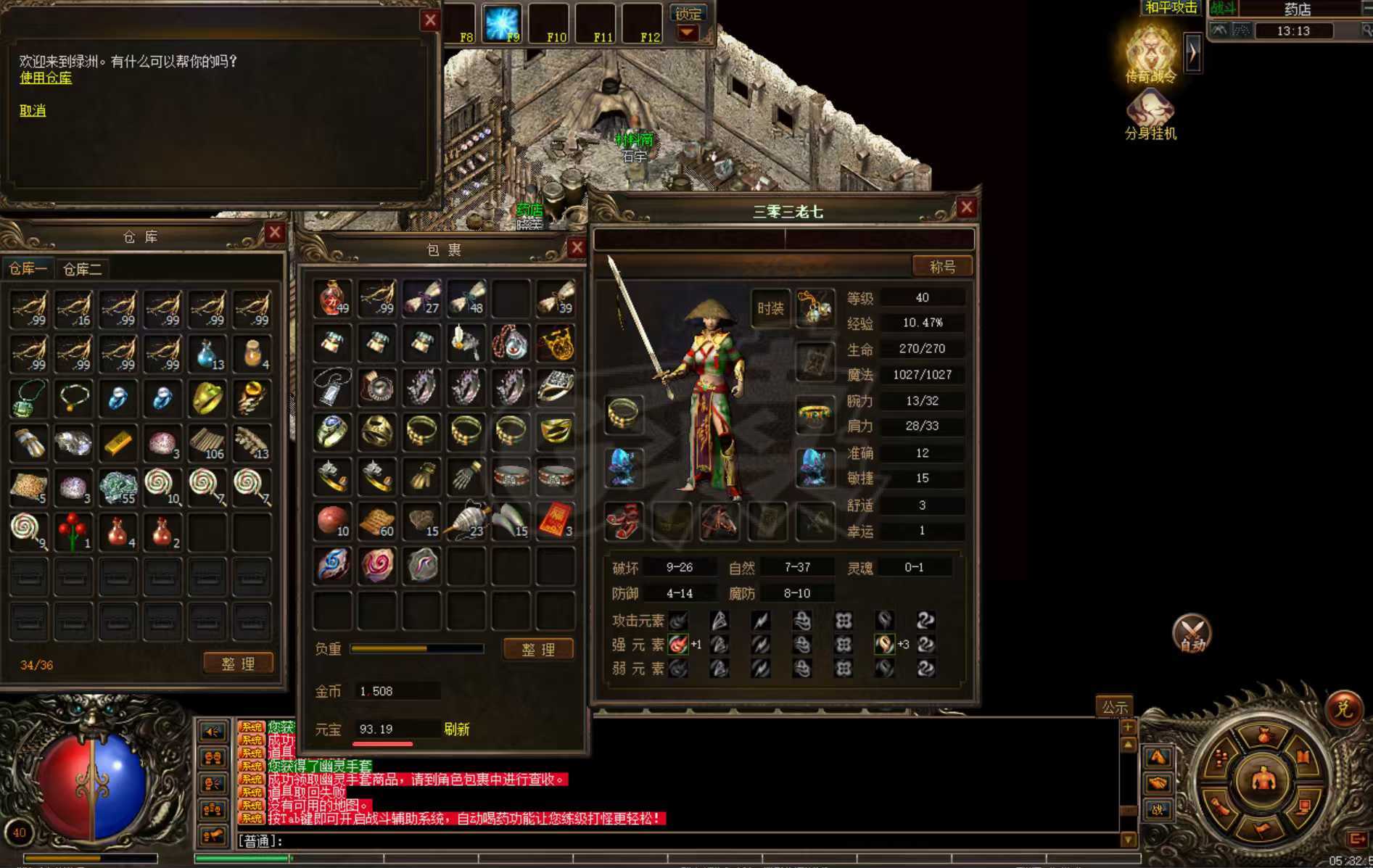Click the 使用仓库 dialogue link
Image resolution: width=1373 pixels, height=868 pixels.
tap(45, 78)
